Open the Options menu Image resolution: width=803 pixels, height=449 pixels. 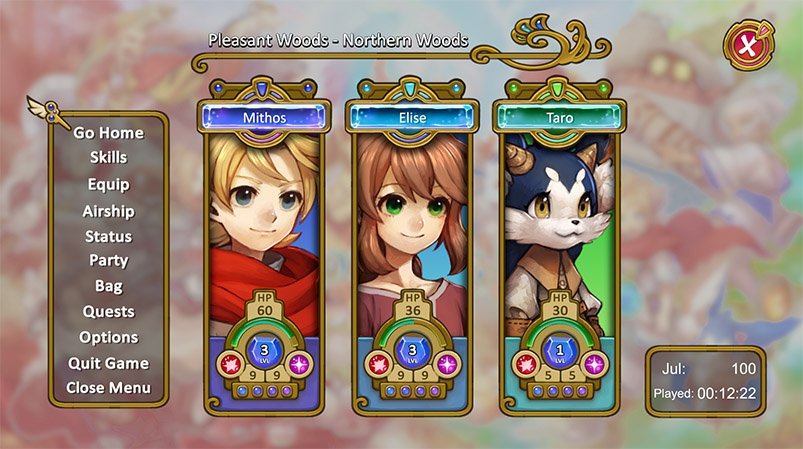pyautogui.click(x=108, y=338)
